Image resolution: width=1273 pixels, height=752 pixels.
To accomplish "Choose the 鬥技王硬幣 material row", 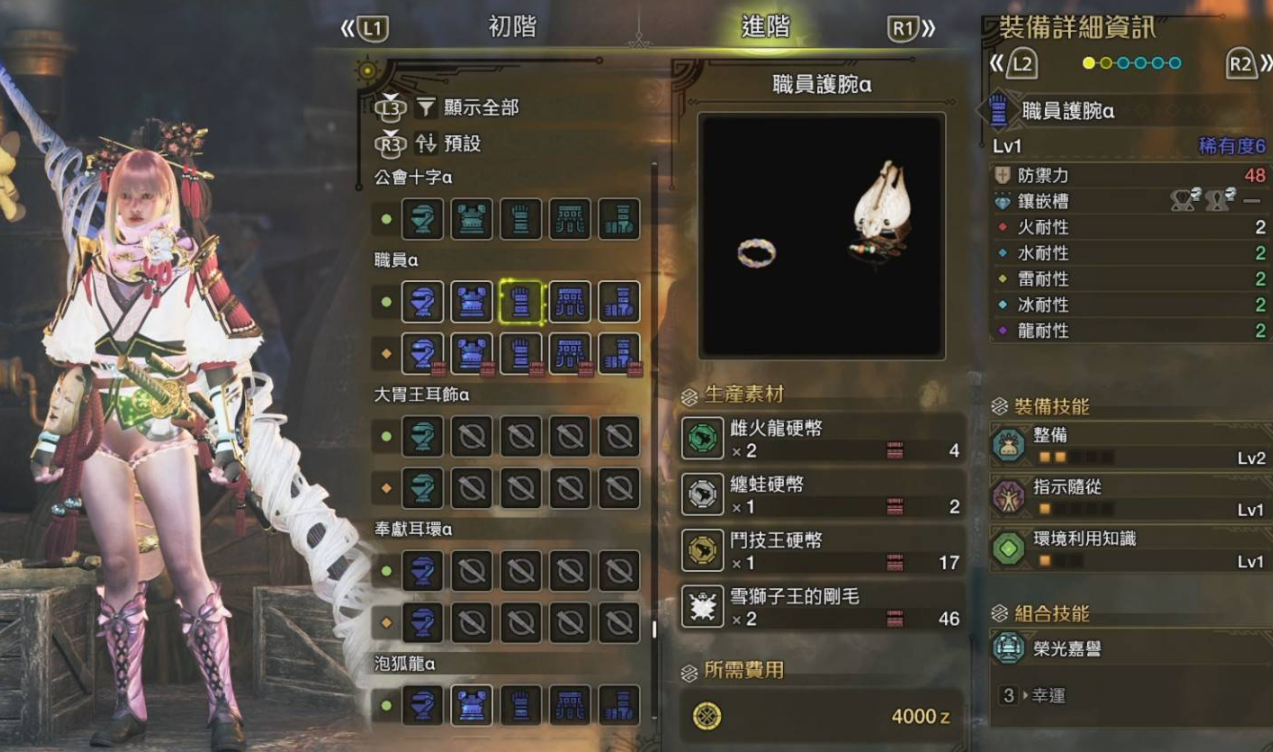I will click(821, 551).
